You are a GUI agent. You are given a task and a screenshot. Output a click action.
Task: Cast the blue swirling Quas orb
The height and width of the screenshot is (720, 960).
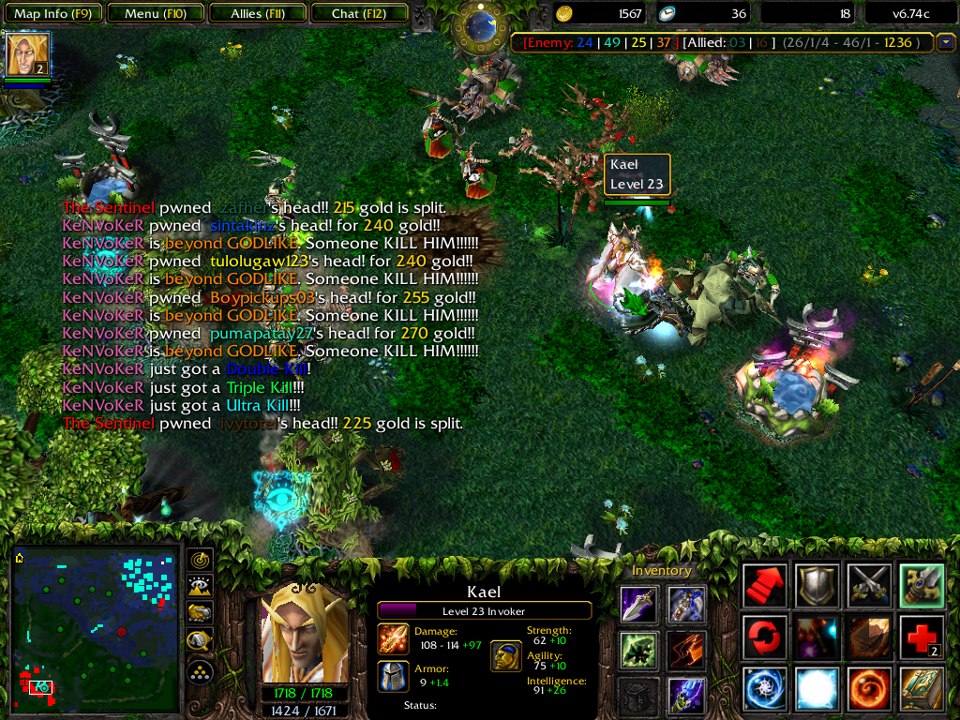(x=765, y=690)
